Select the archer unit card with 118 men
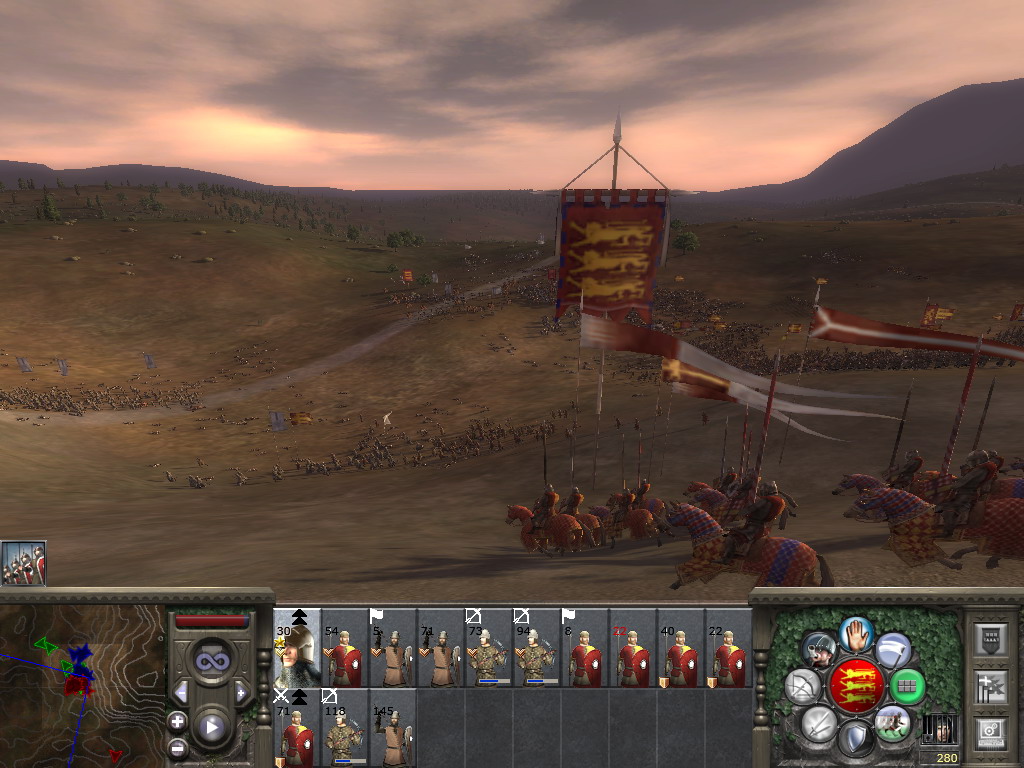This screenshot has width=1024, height=768. tap(345, 728)
